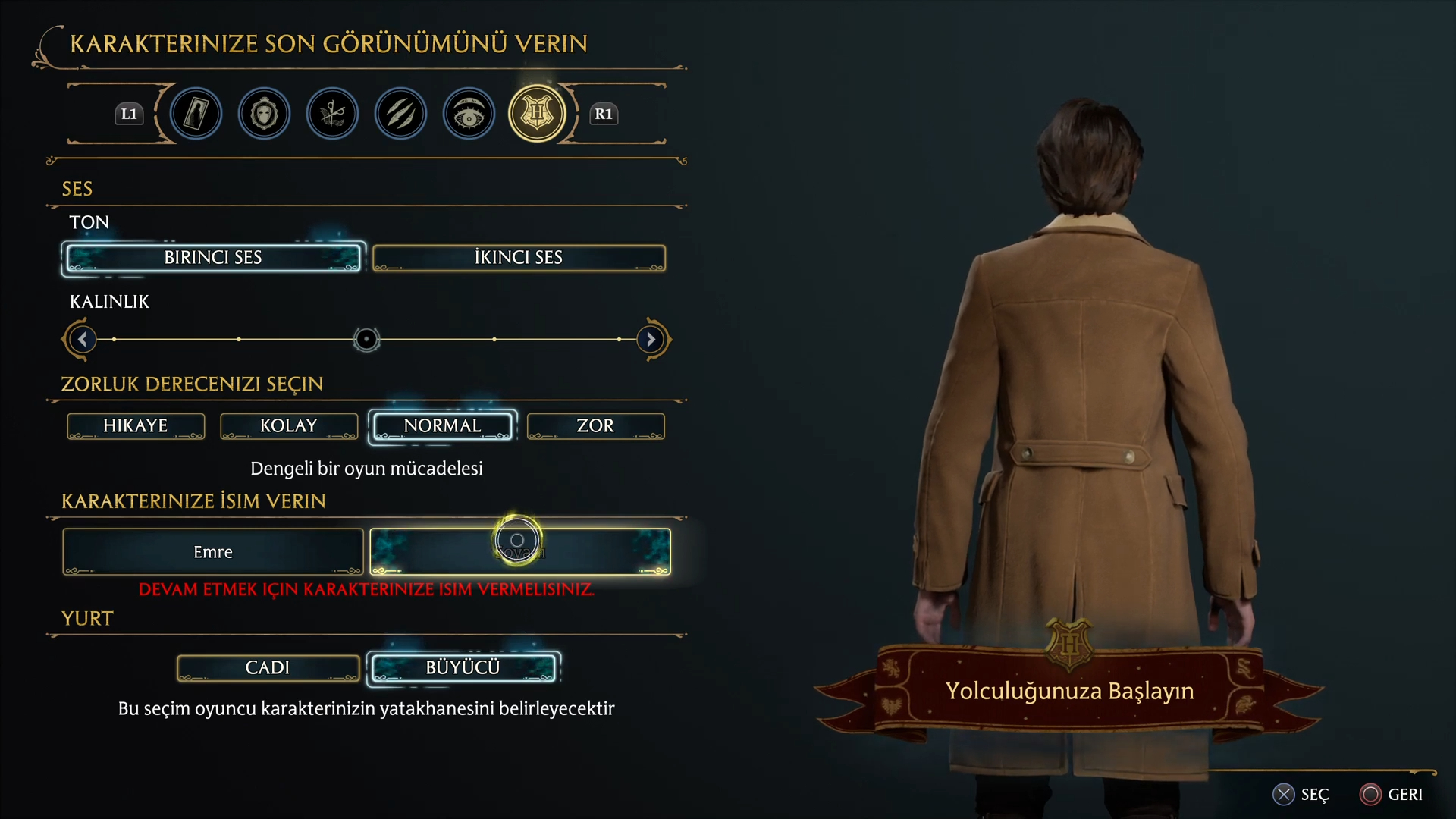Viewport: 1456px width, 819px height.
Task: Select Büyücü dormitory option
Action: pyautogui.click(x=463, y=668)
